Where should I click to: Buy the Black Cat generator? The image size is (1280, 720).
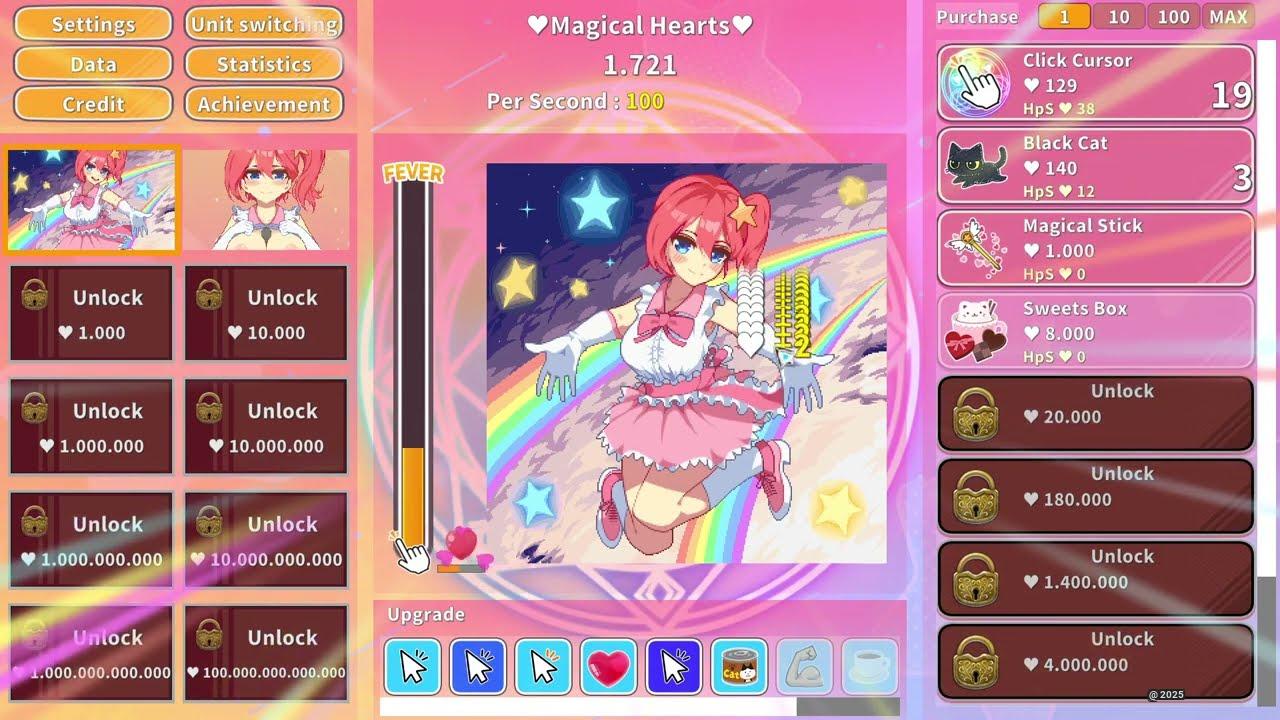tap(1093, 166)
